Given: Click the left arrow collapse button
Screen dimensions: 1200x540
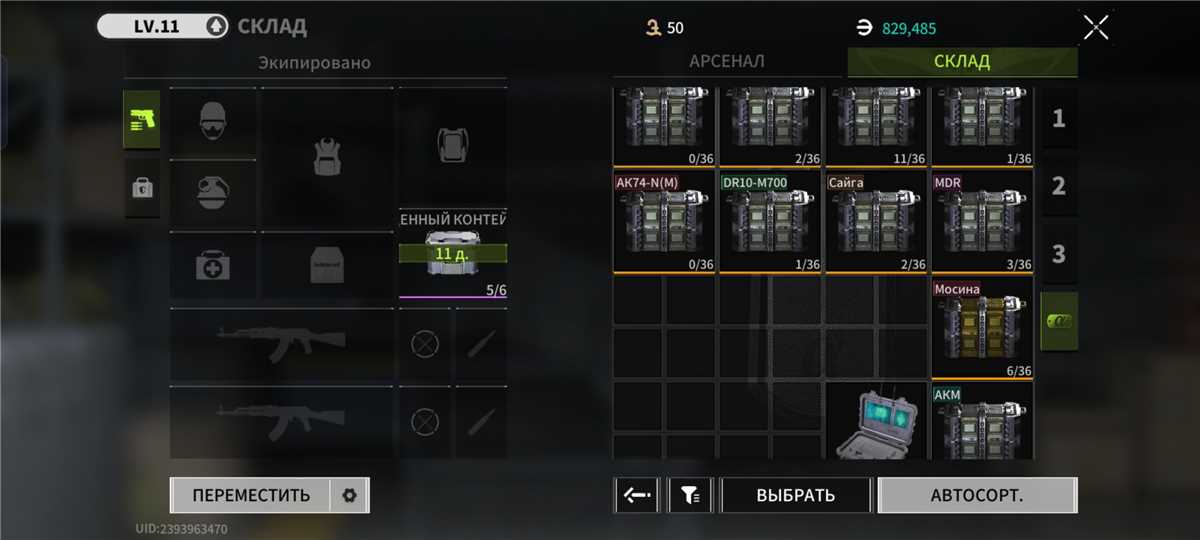Looking at the screenshot, I should (x=636, y=495).
